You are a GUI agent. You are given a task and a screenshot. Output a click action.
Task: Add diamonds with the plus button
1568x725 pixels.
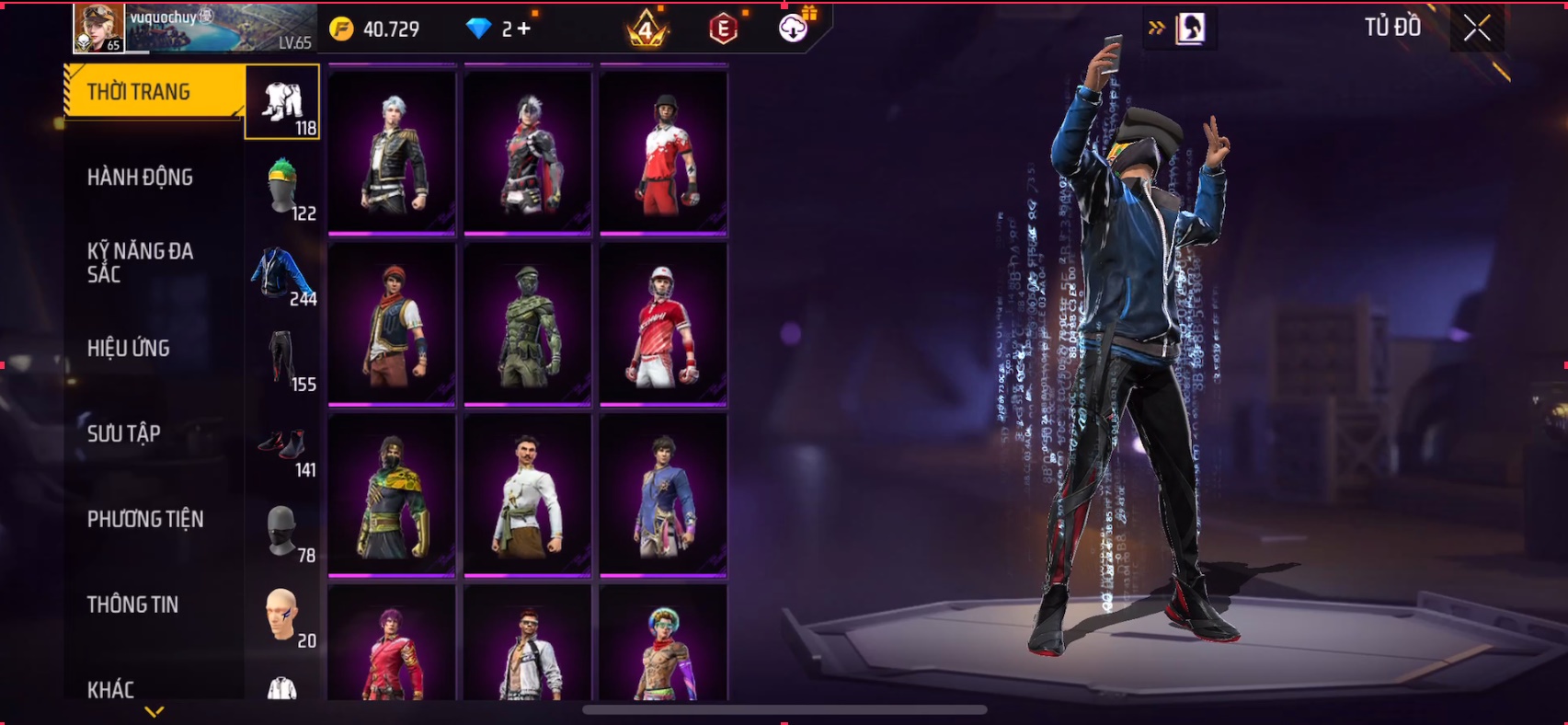tap(523, 29)
